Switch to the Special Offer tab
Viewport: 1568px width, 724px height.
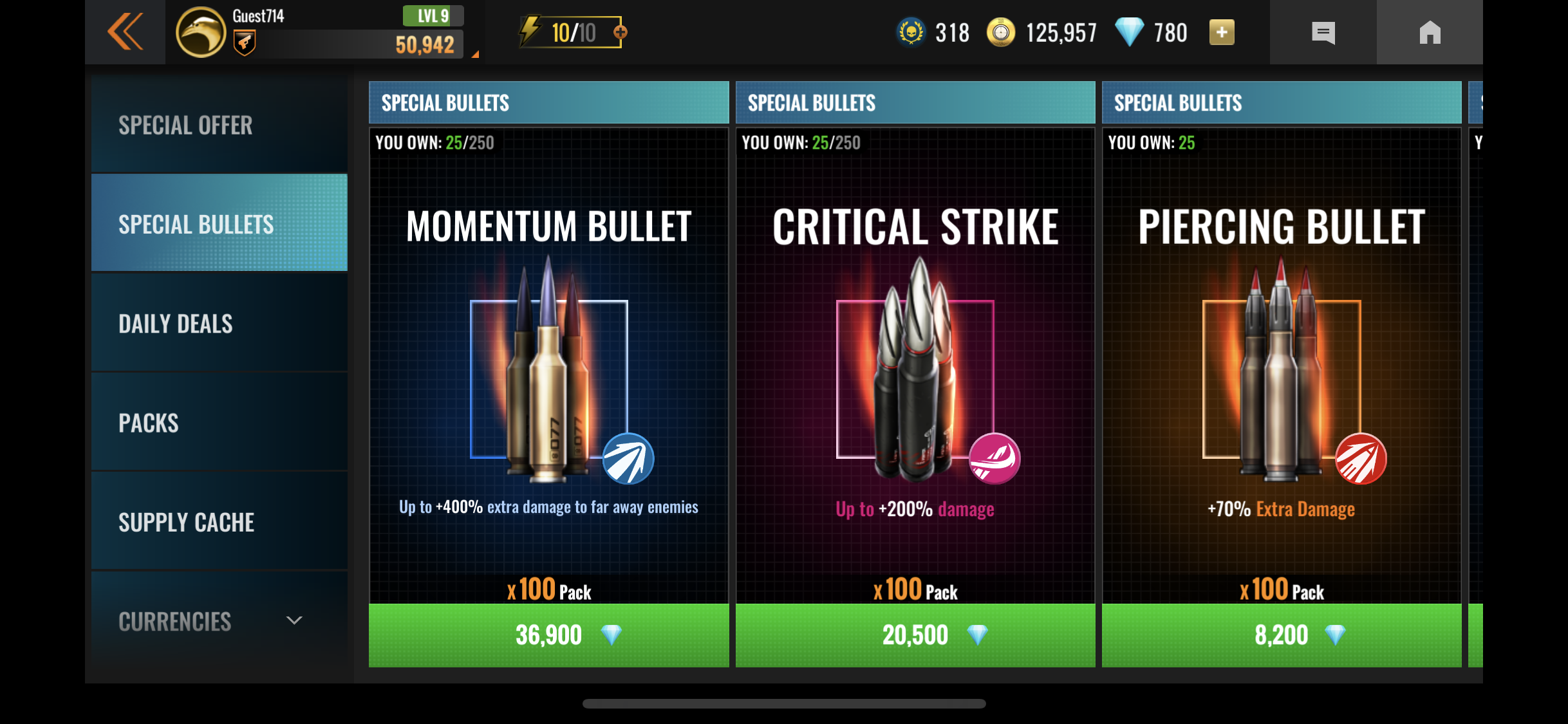point(219,125)
